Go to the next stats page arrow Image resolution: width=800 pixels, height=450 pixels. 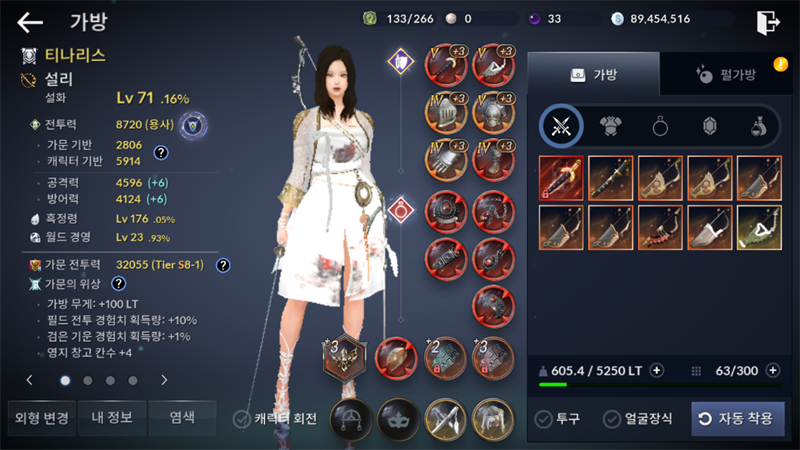tap(164, 380)
